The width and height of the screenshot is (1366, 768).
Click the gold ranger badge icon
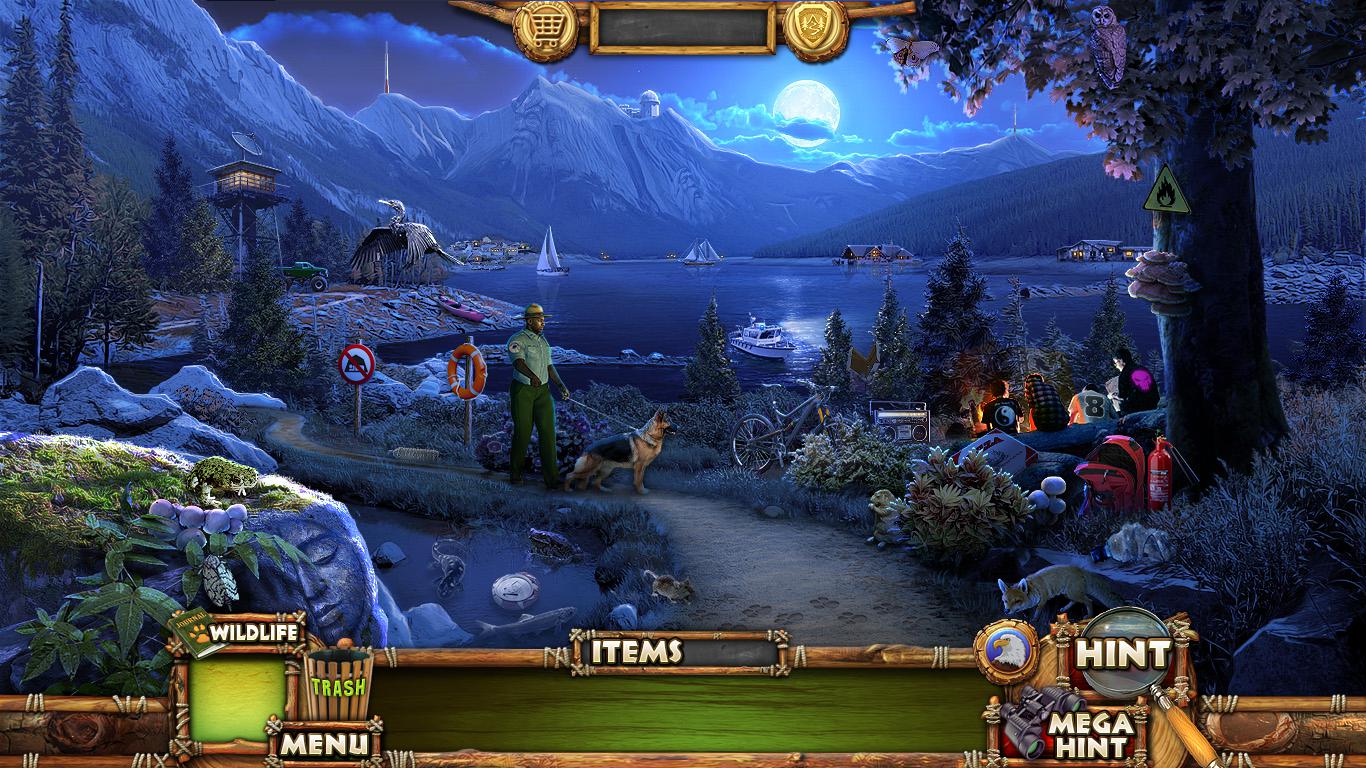[815, 29]
